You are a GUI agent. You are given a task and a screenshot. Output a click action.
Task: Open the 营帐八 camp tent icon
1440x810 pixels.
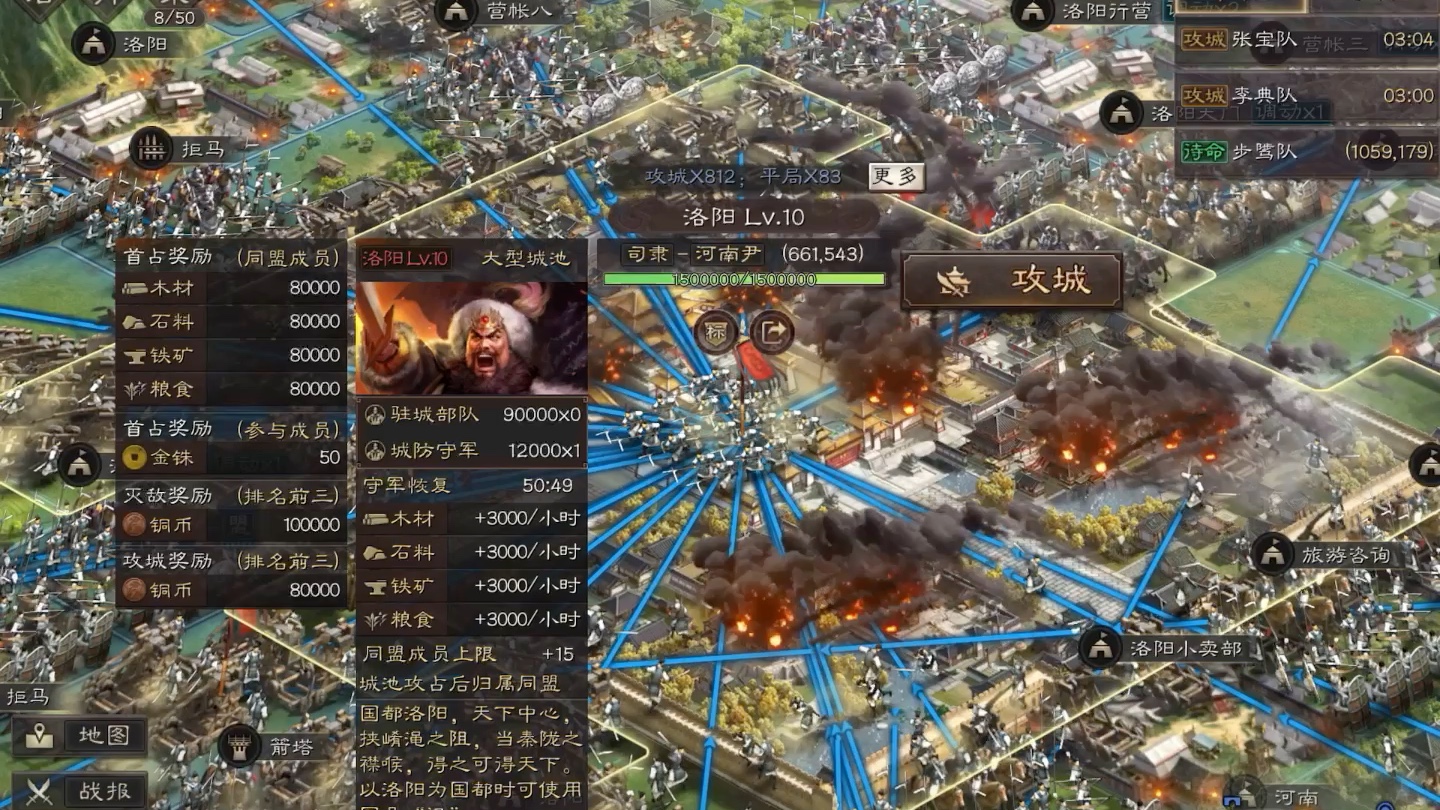(x=456, y=12)
